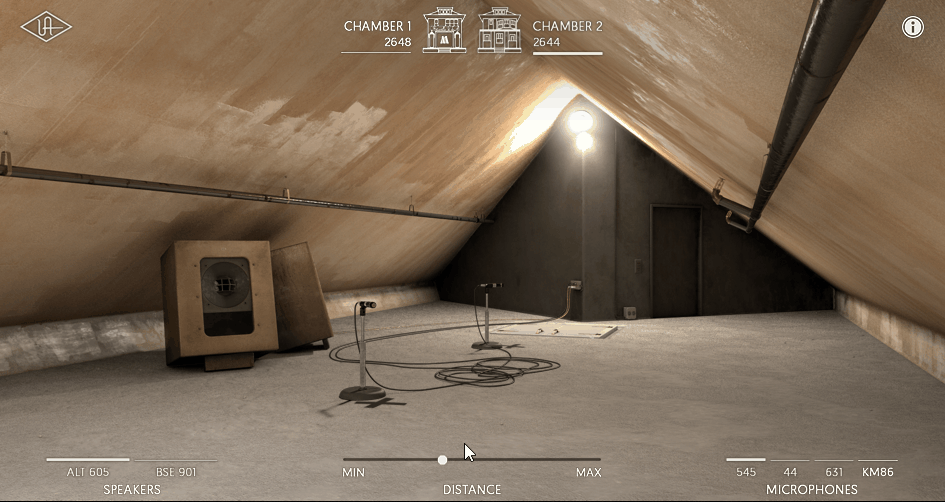Click the Universal Audio diamond logo
The width and height of the screenshot is (945, 502).
tap(46, 26)
